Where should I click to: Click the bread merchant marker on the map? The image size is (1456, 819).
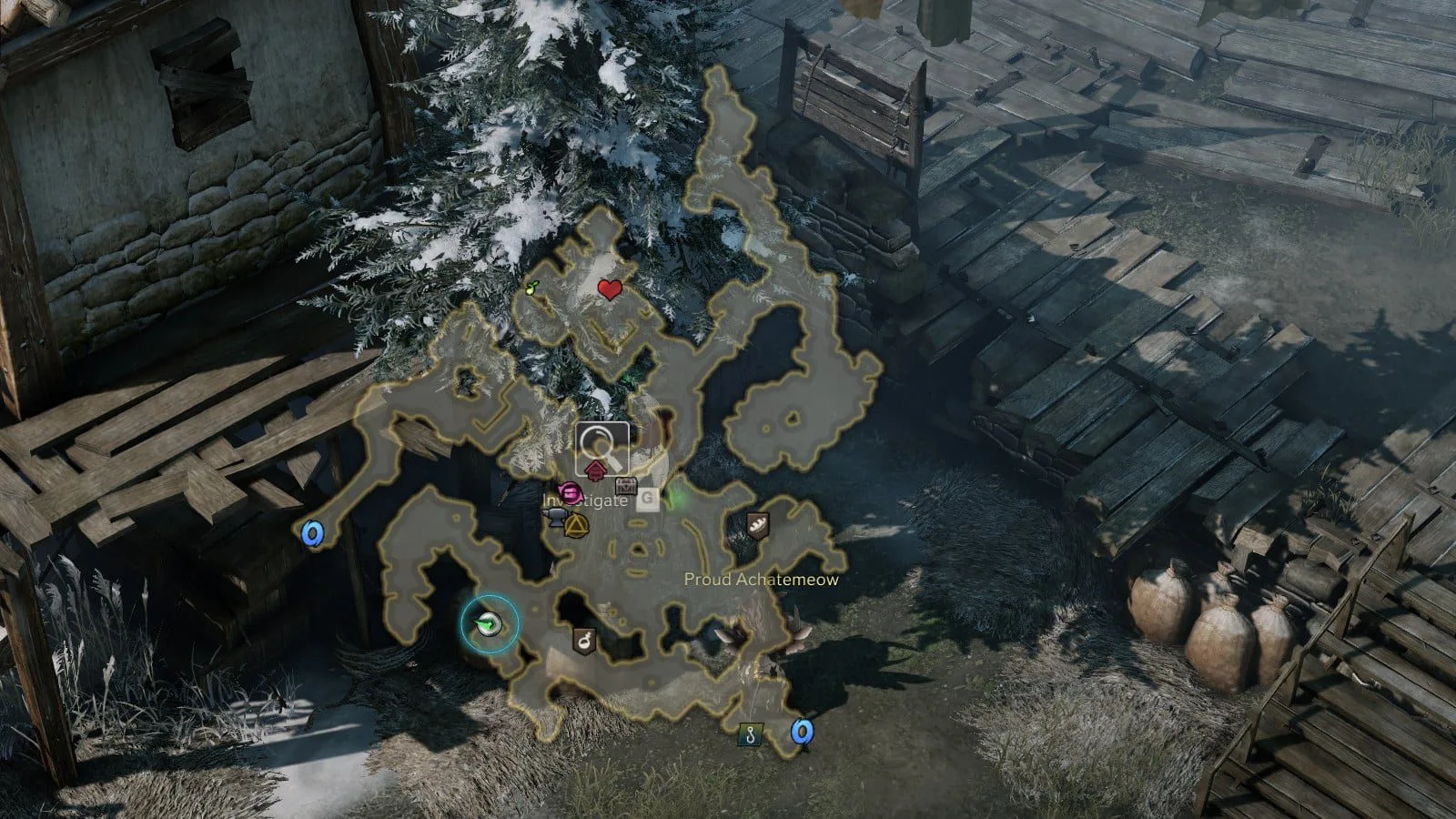click(757, 524)
